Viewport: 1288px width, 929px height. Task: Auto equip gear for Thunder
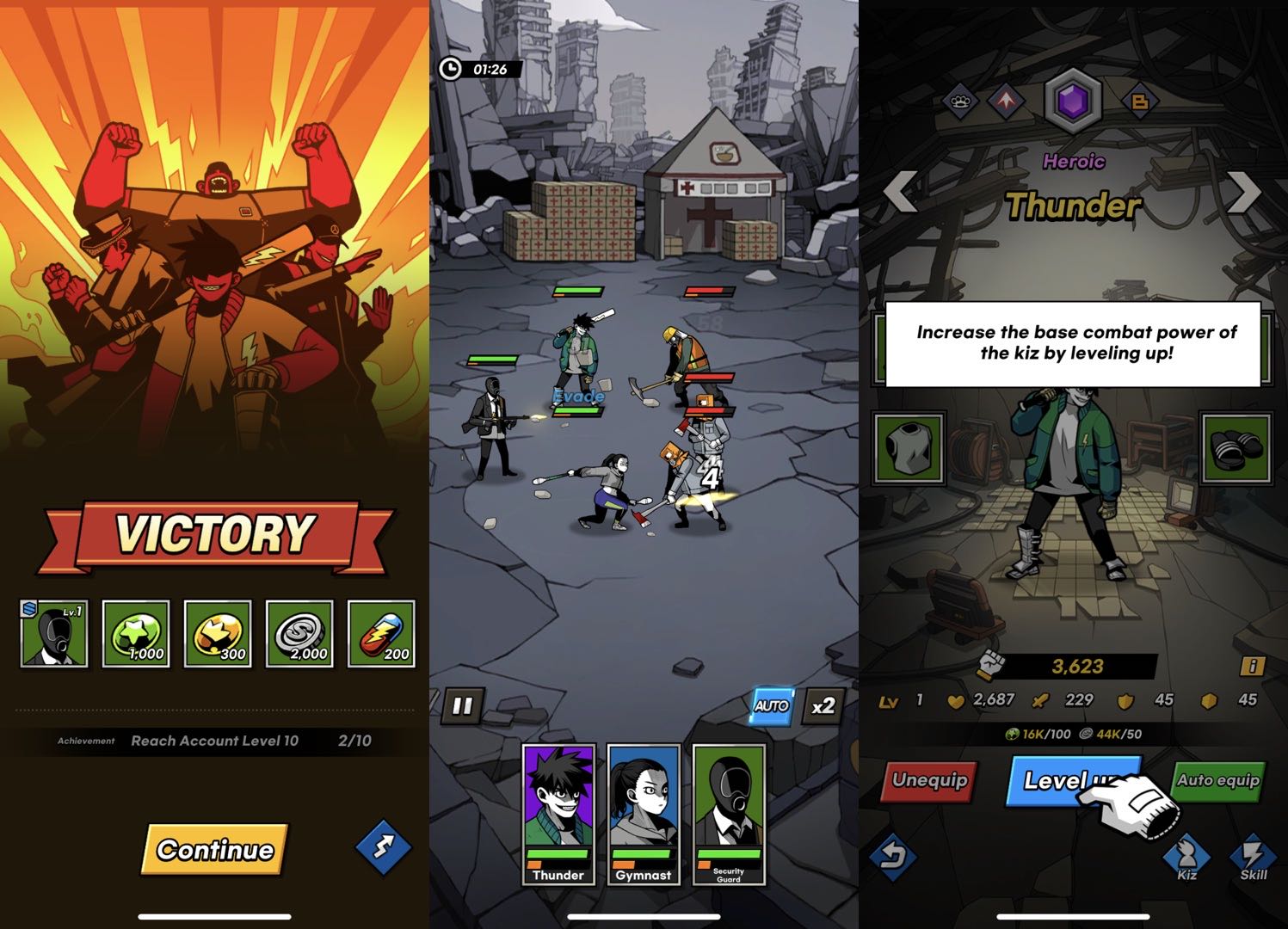click(1217, 781)
